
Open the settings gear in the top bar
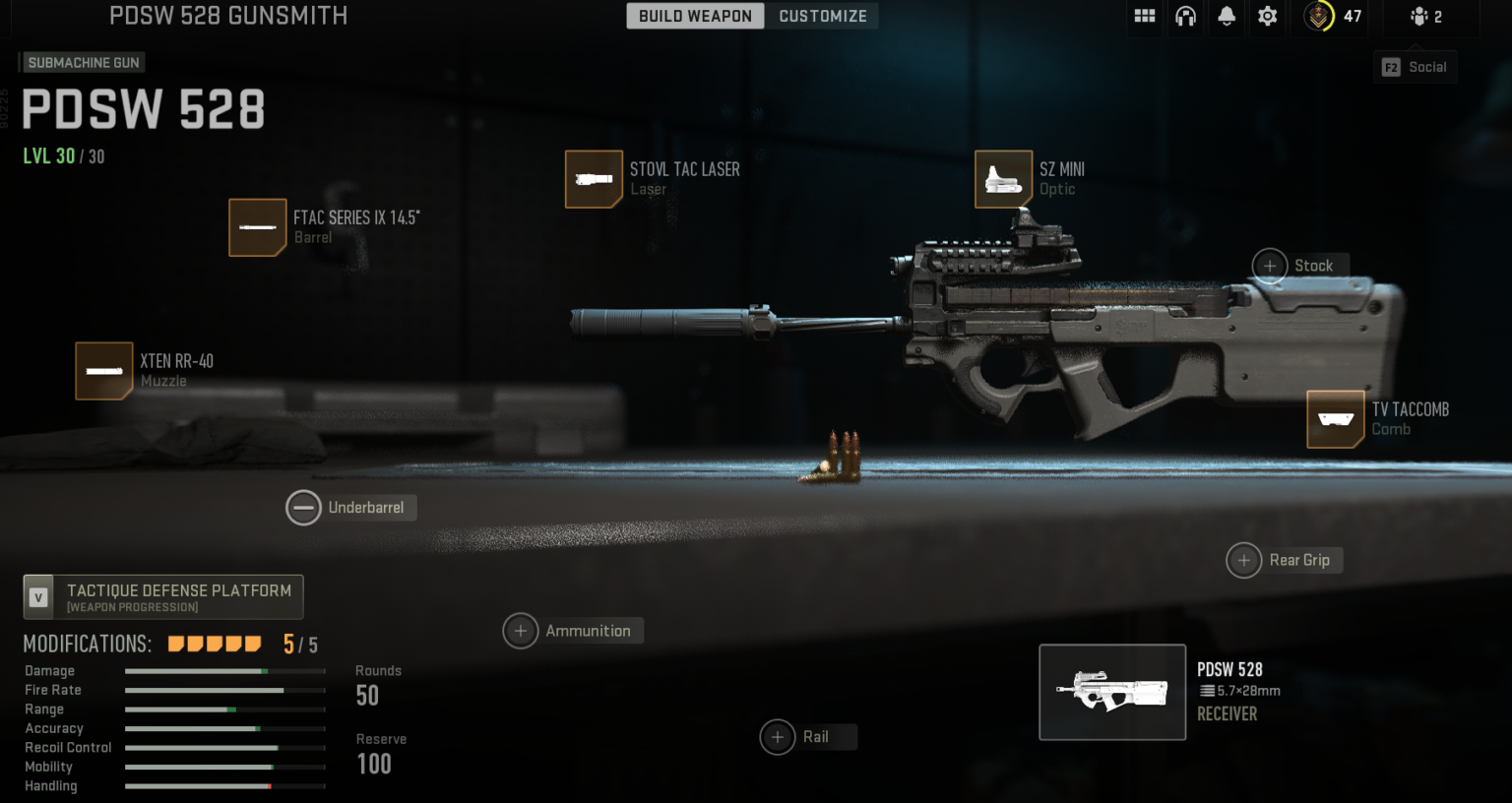[x=1267, y=17]
